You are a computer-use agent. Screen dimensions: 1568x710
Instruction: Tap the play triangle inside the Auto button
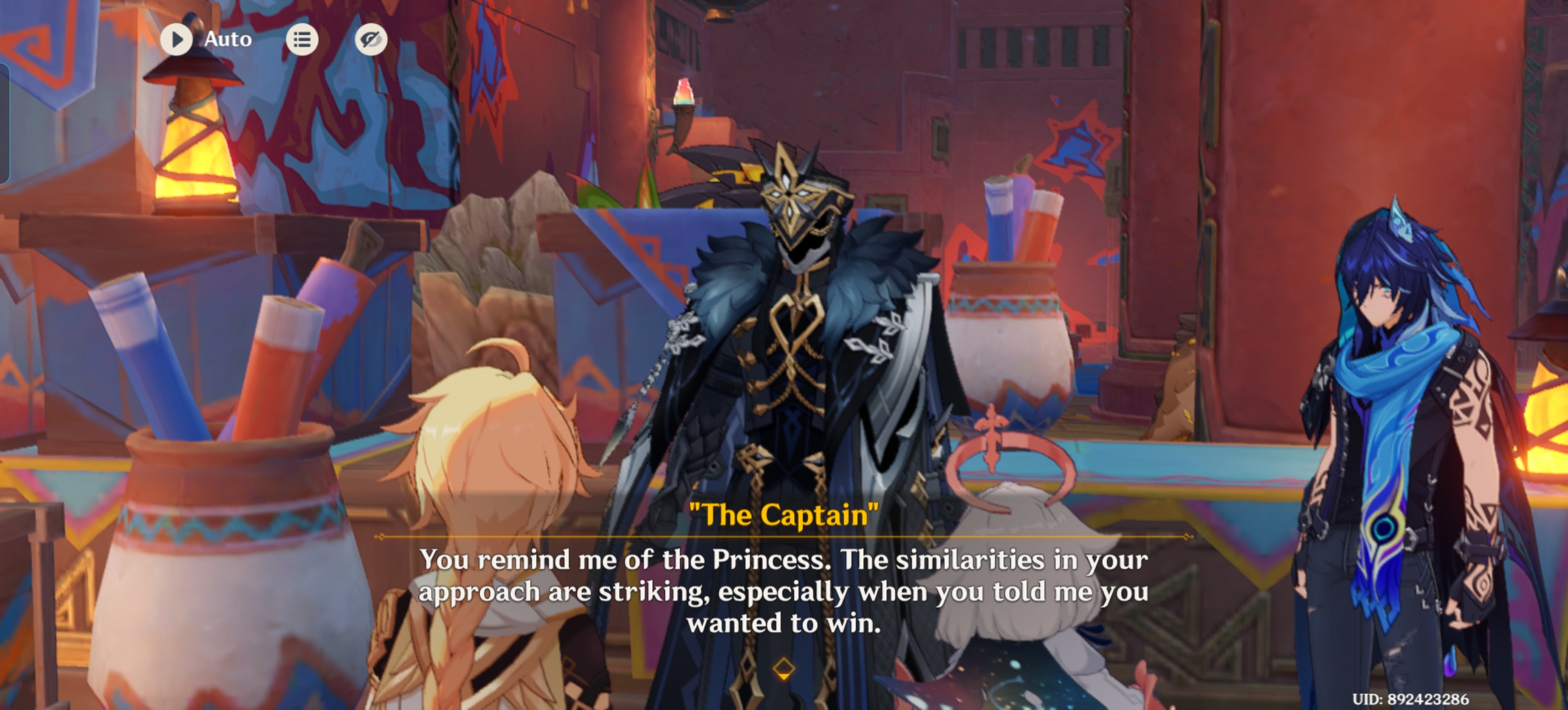coord(177,39)
